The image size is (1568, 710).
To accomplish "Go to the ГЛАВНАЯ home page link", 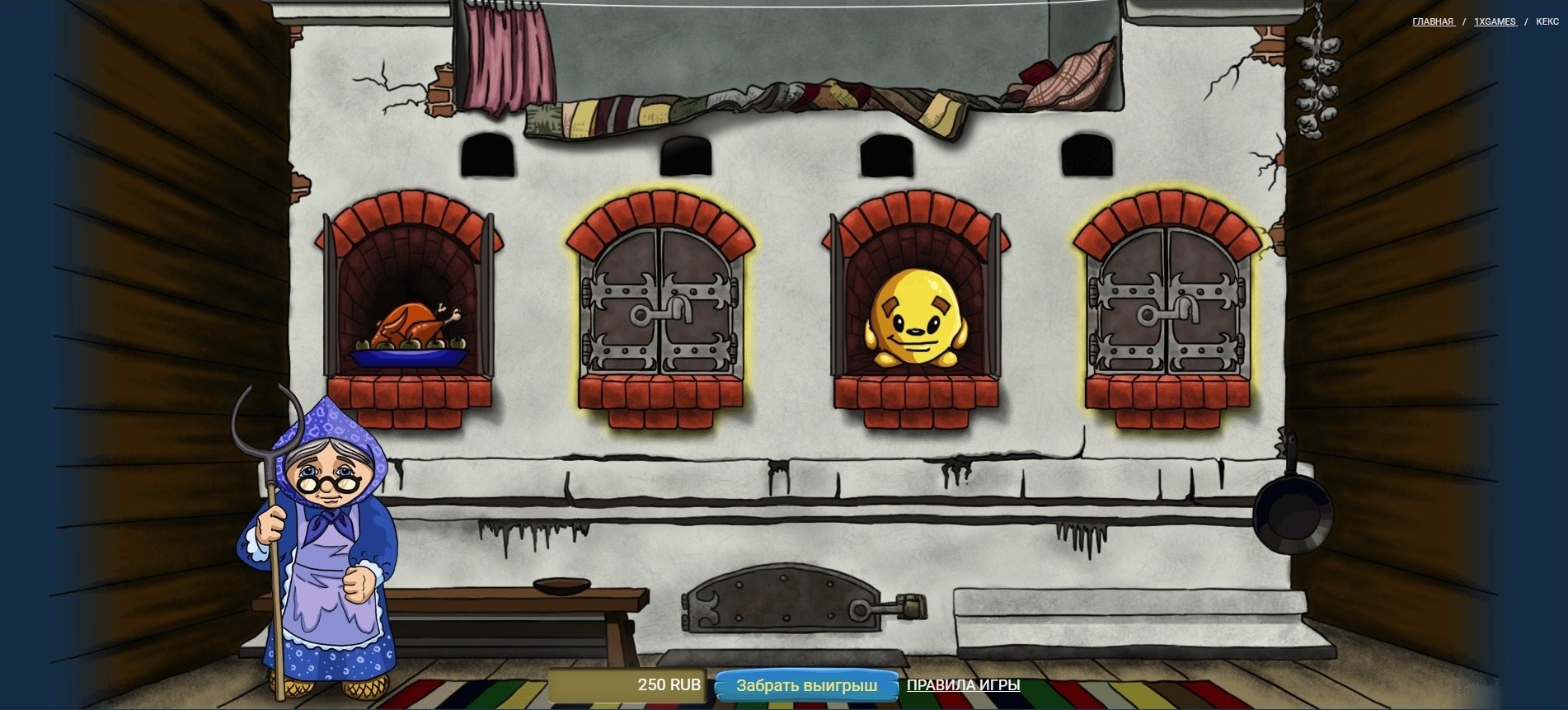I will tap(1433, 21).
